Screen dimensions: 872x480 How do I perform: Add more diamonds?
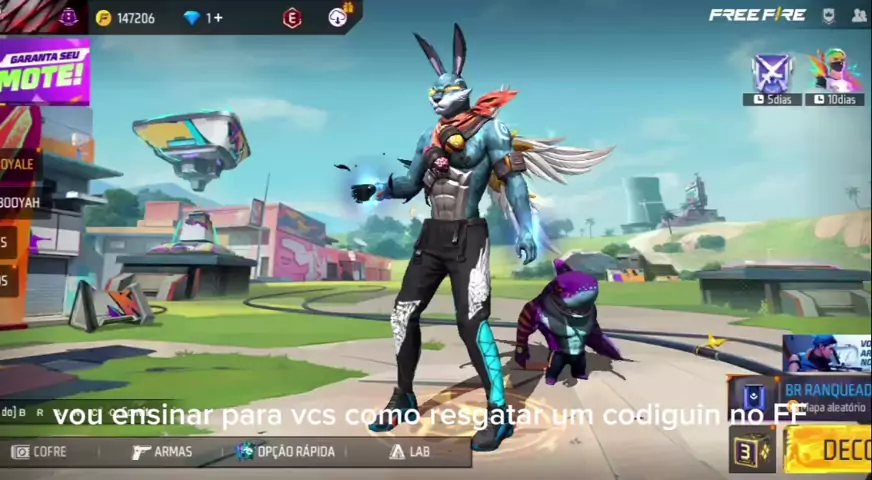point(204,18)
